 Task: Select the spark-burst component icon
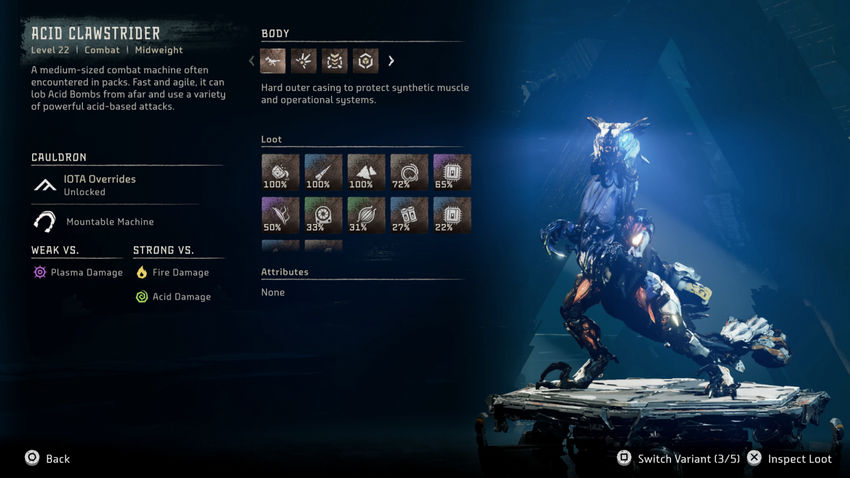(304, 61)
